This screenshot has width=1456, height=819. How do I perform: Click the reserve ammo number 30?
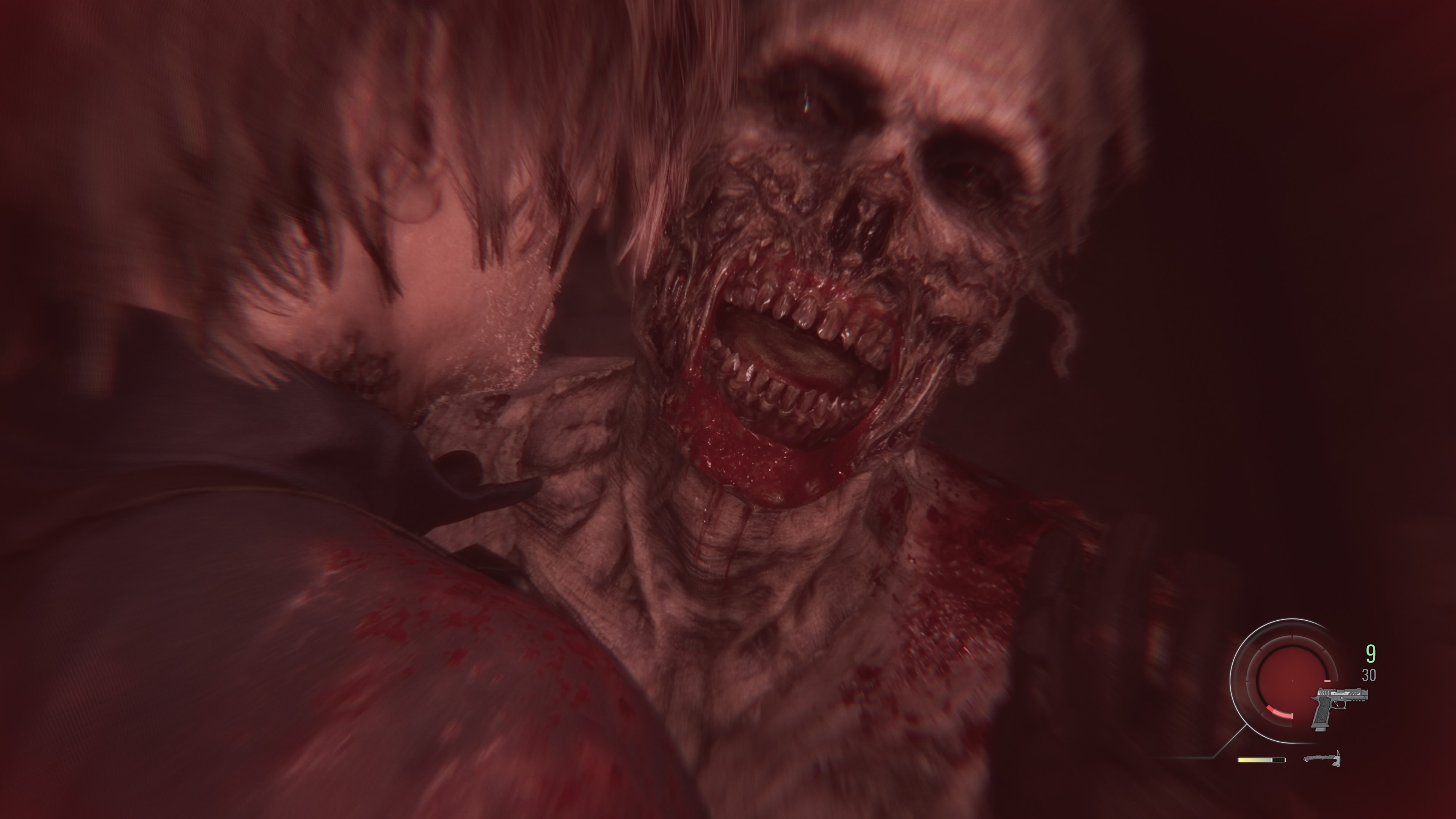point(1368,675)
